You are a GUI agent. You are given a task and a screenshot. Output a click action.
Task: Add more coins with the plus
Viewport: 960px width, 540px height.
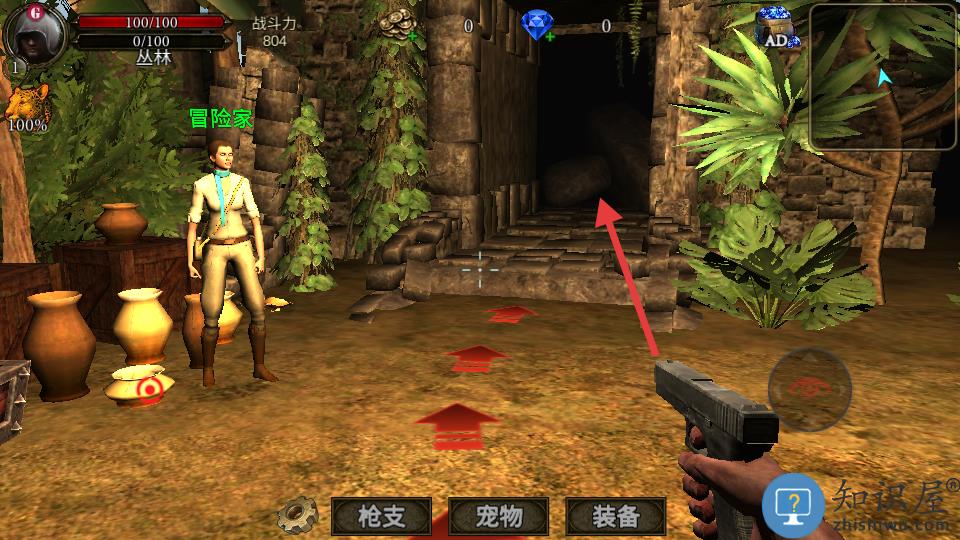413,37
